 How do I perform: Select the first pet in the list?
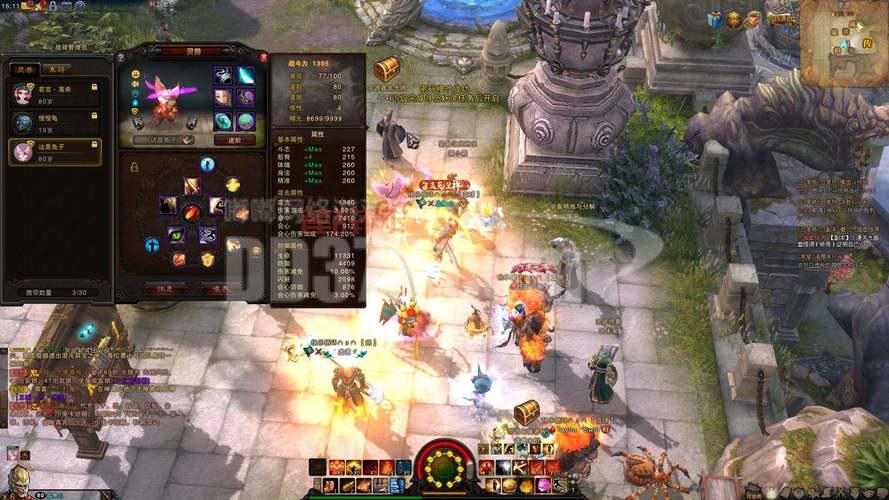point(56,93)
